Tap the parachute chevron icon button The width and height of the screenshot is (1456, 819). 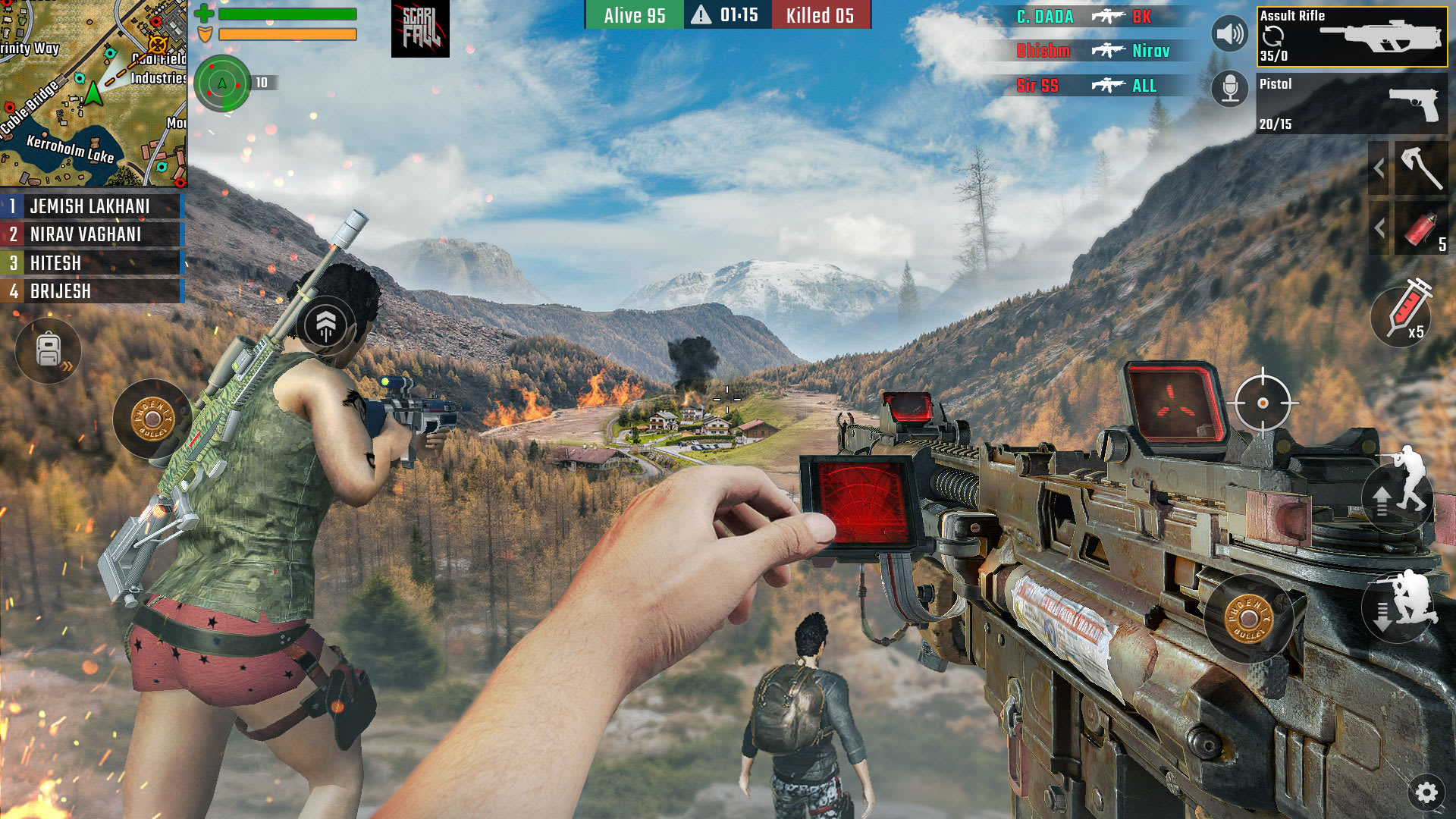pos(326,325)
